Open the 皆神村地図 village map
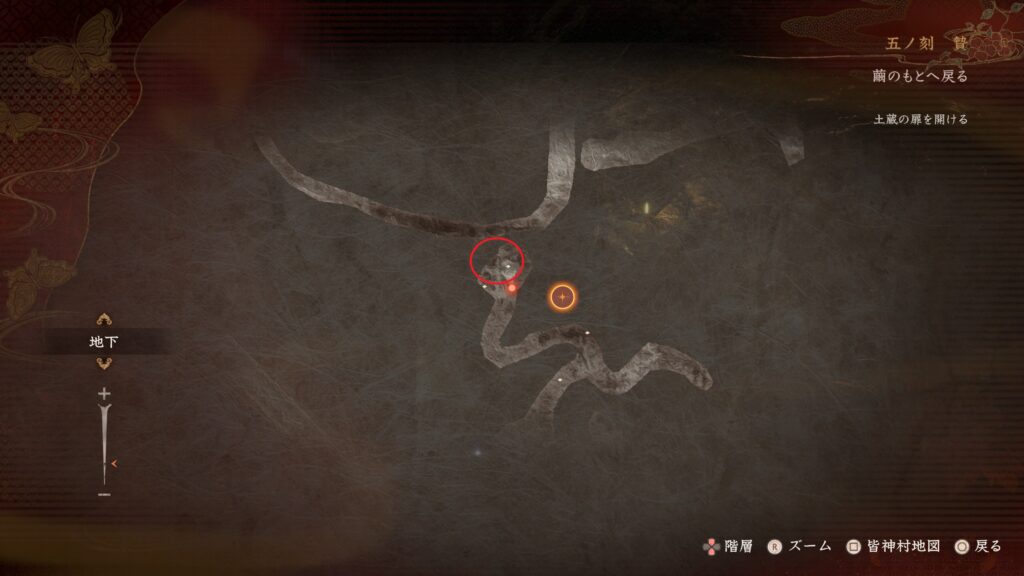The width and height of the screenshot is (1024, 576). [x=894, y=546]
